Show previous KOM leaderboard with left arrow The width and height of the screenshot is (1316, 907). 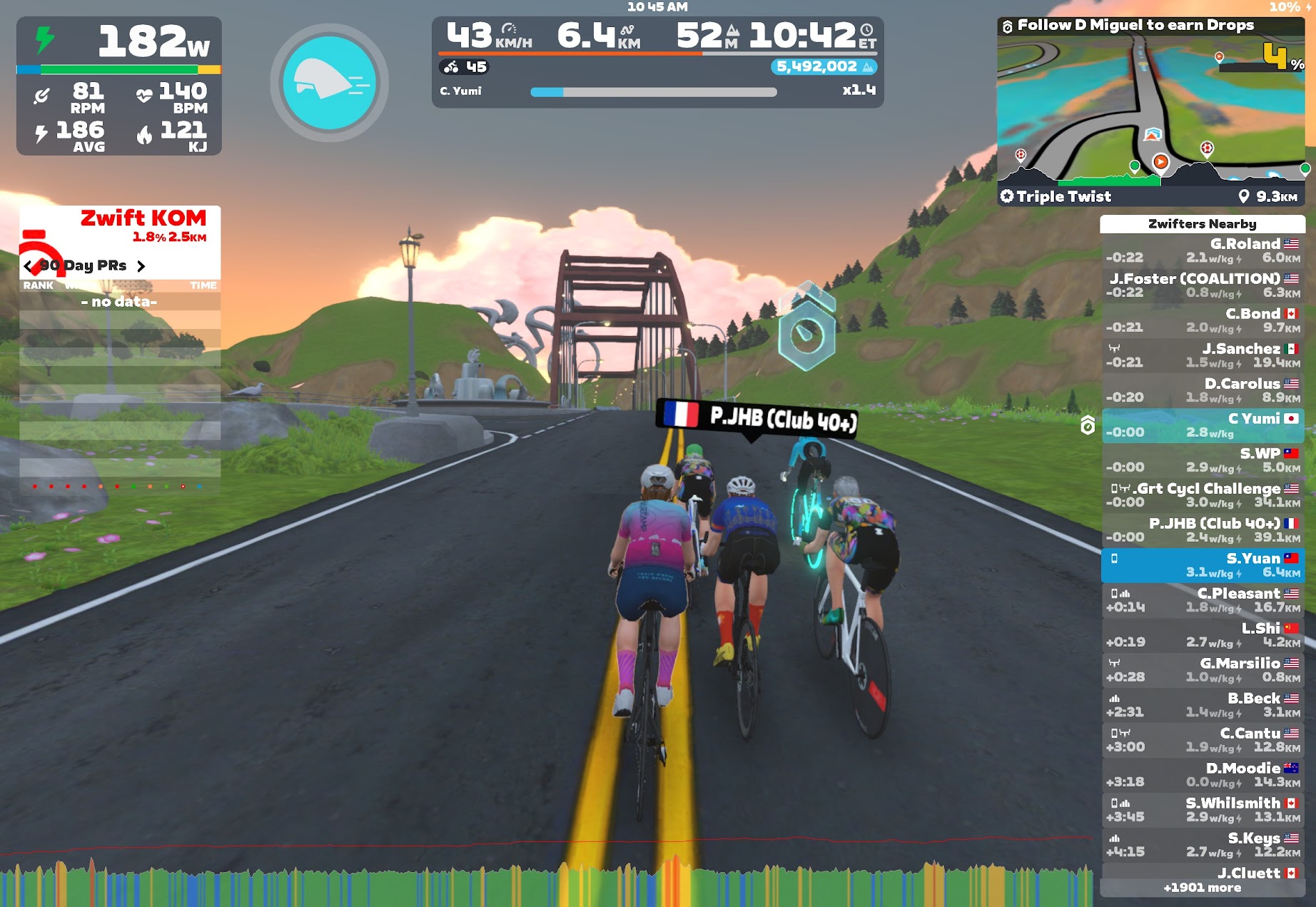tap(29, 266)
